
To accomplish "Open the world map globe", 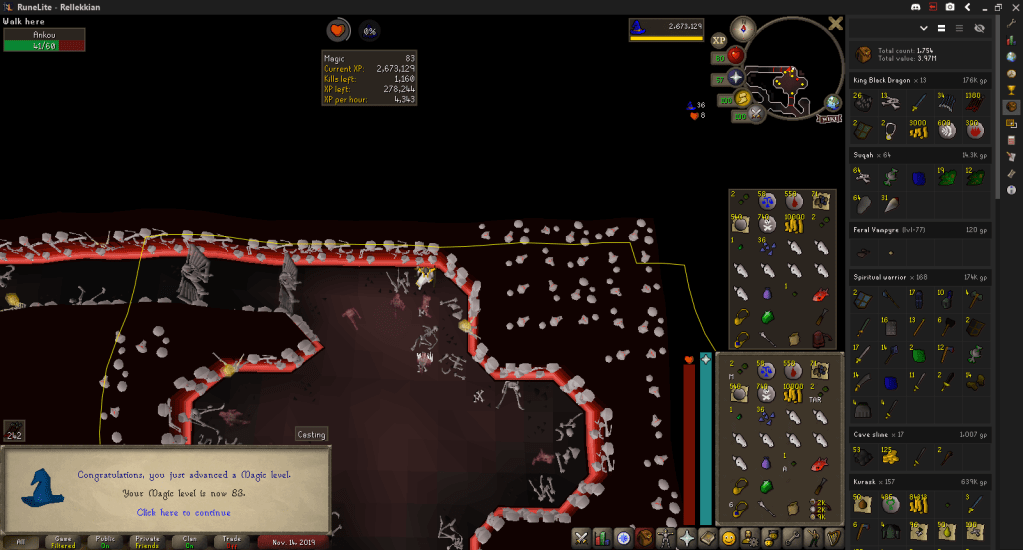I will (x=833, y=103).
